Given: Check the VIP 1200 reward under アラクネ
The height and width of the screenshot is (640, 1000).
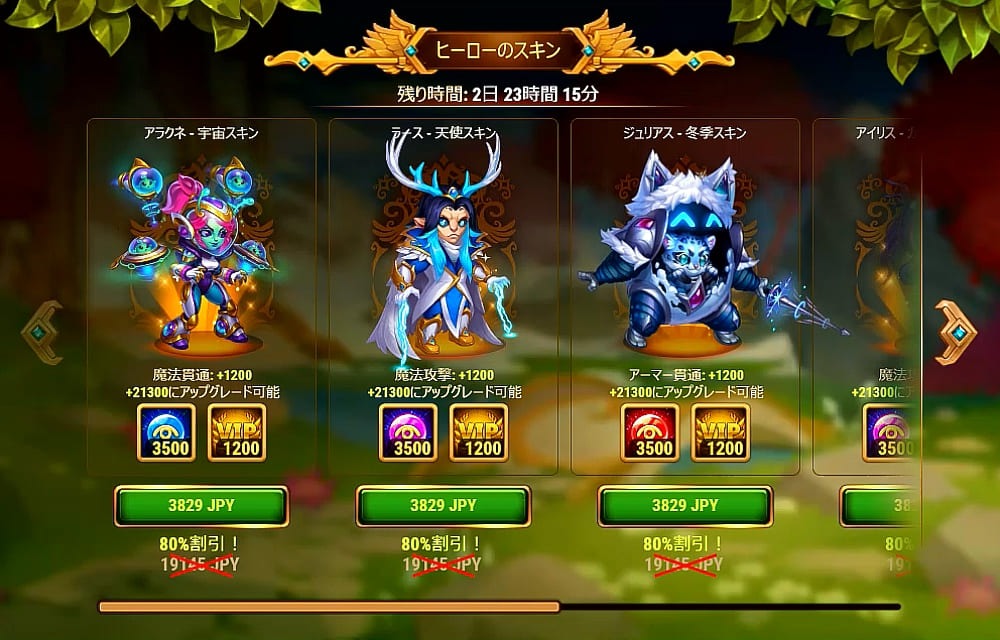Looking at the screenshot, I should tap(236, 433).
